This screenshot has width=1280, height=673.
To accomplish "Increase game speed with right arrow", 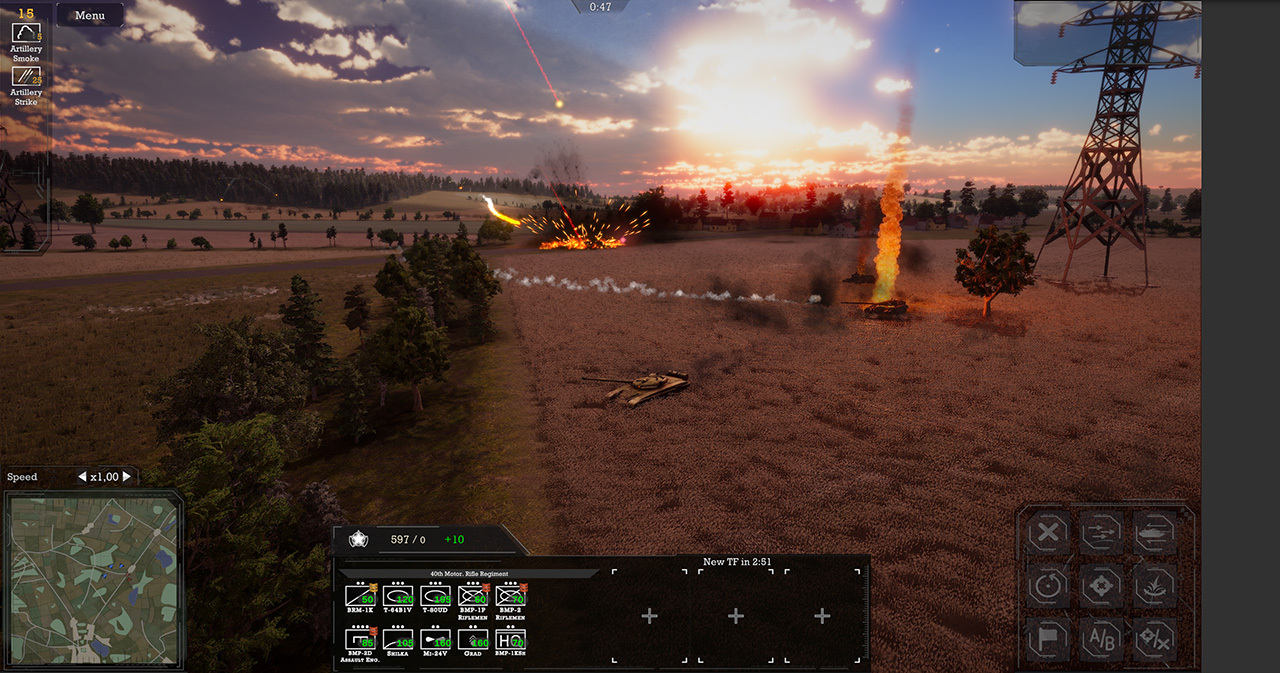I will pos(127,477).
